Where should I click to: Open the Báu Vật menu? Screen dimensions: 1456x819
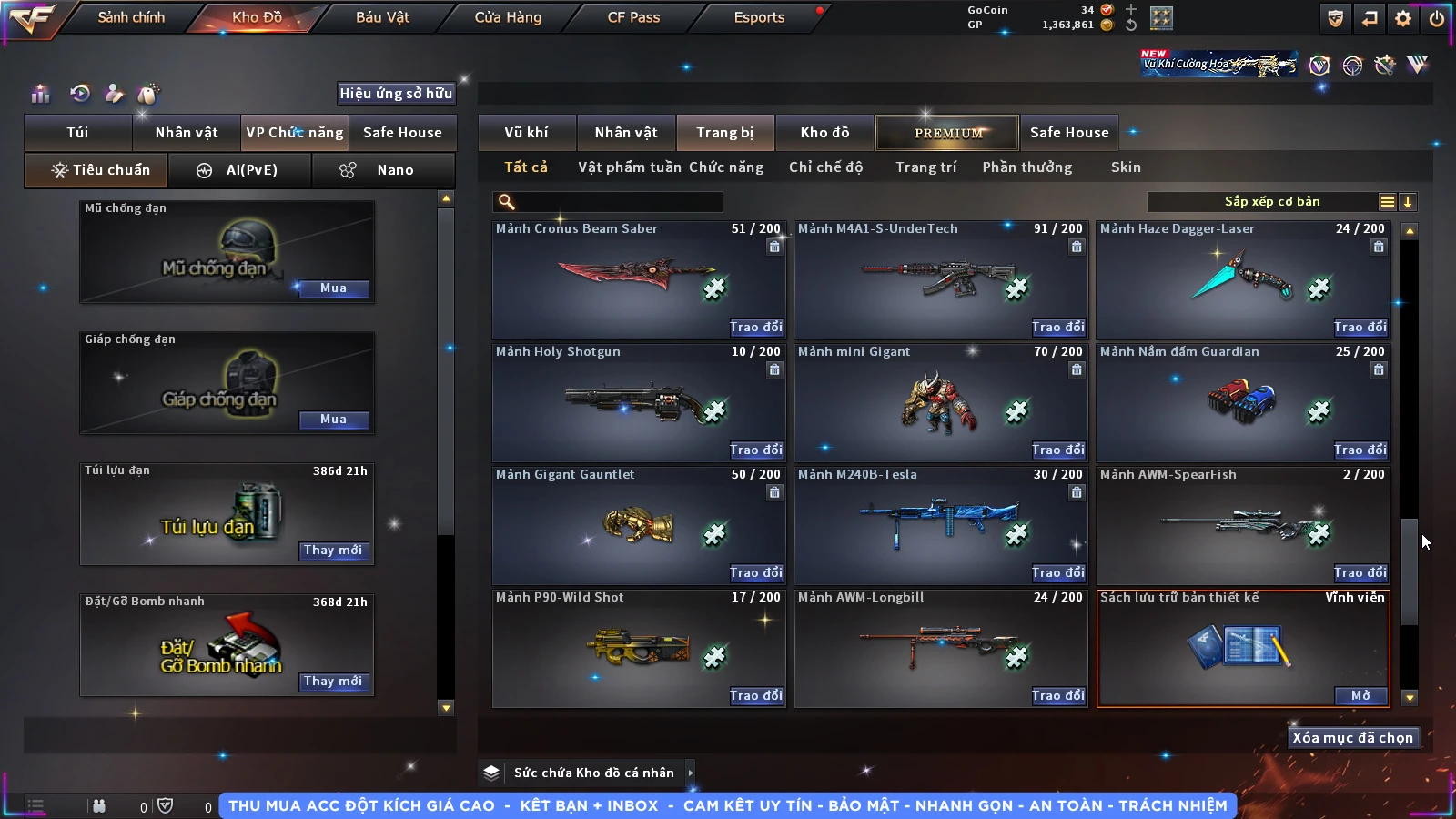(382, 17)
